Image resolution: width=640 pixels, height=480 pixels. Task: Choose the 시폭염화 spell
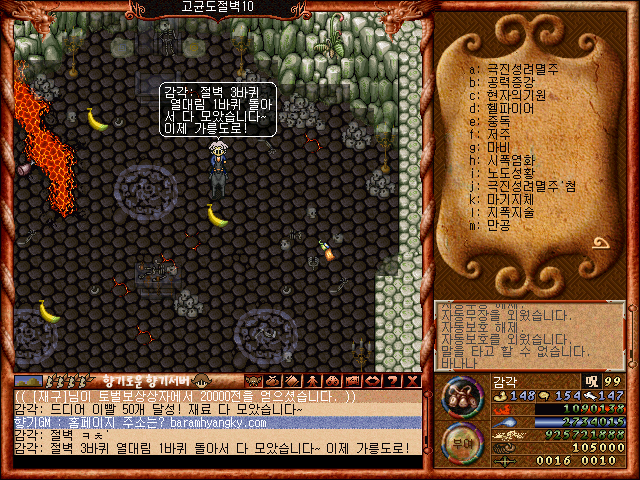tap(512, 161)
